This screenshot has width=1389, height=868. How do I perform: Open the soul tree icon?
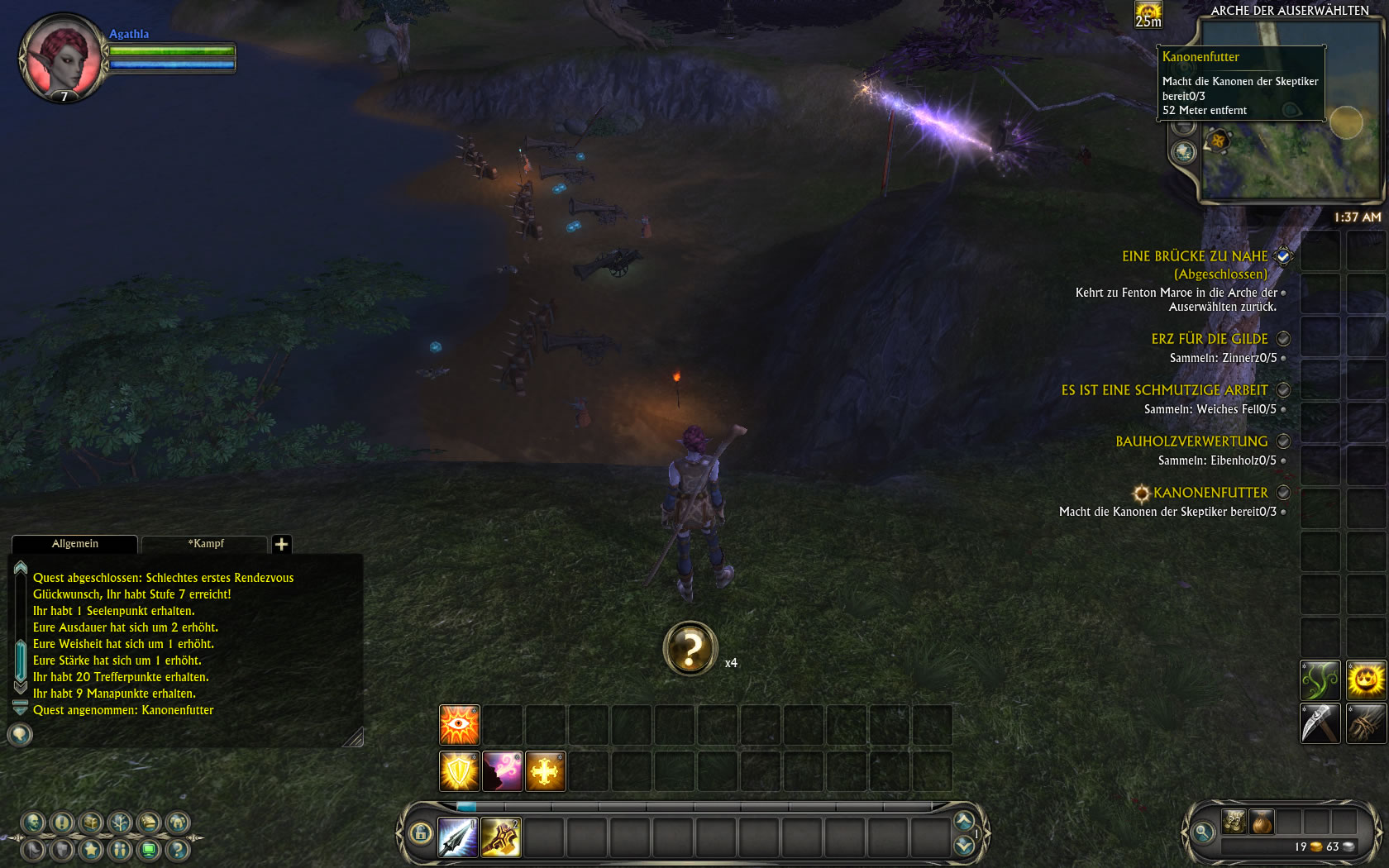[x=118, y=823]
